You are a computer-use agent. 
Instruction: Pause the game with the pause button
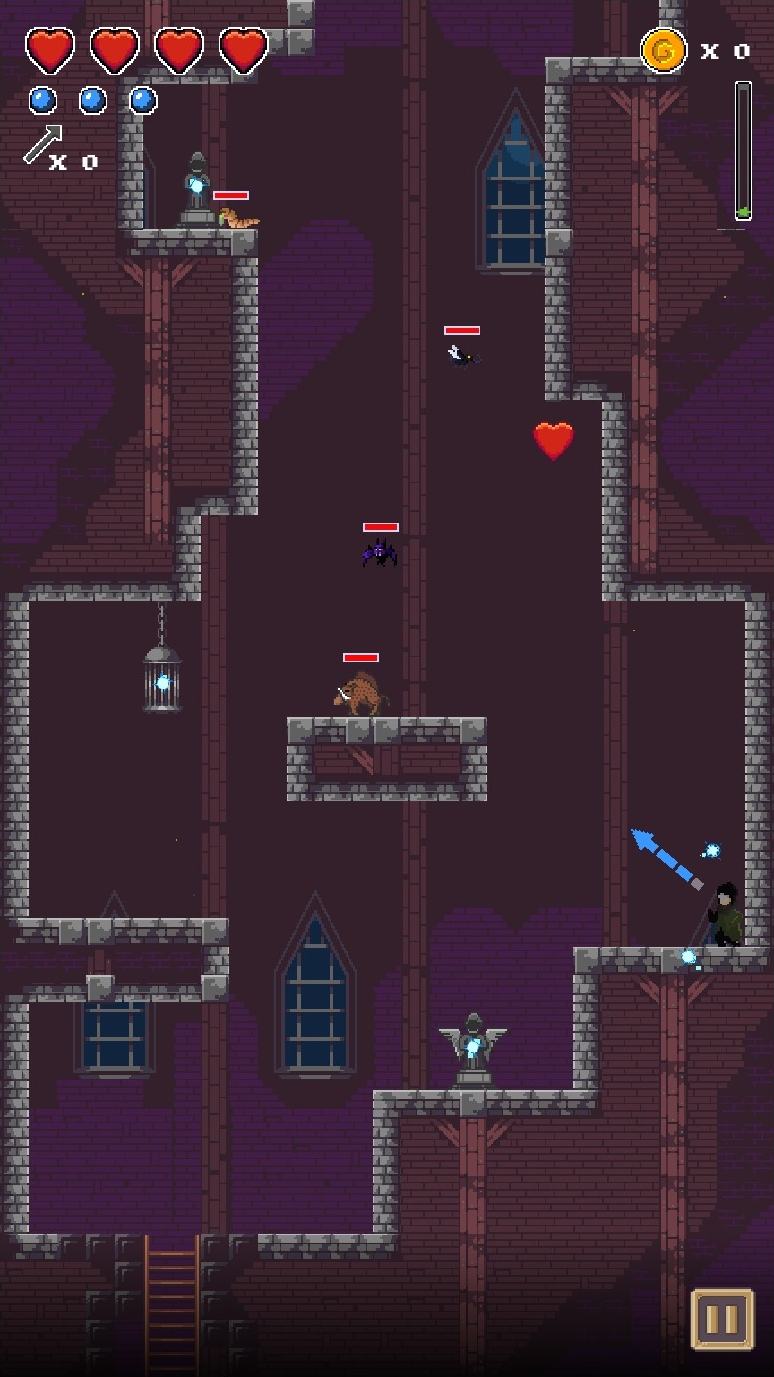coord(722,1319)
